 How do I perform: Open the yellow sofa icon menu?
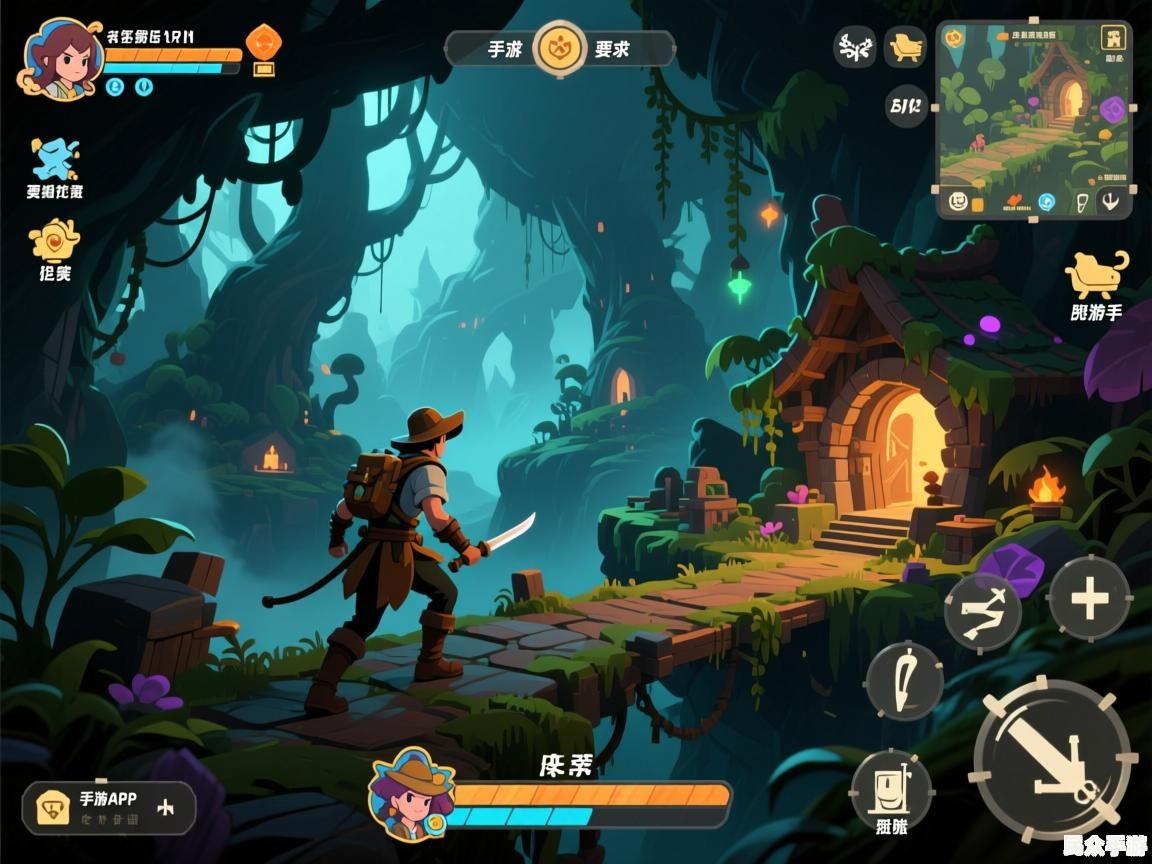point(906,46)
